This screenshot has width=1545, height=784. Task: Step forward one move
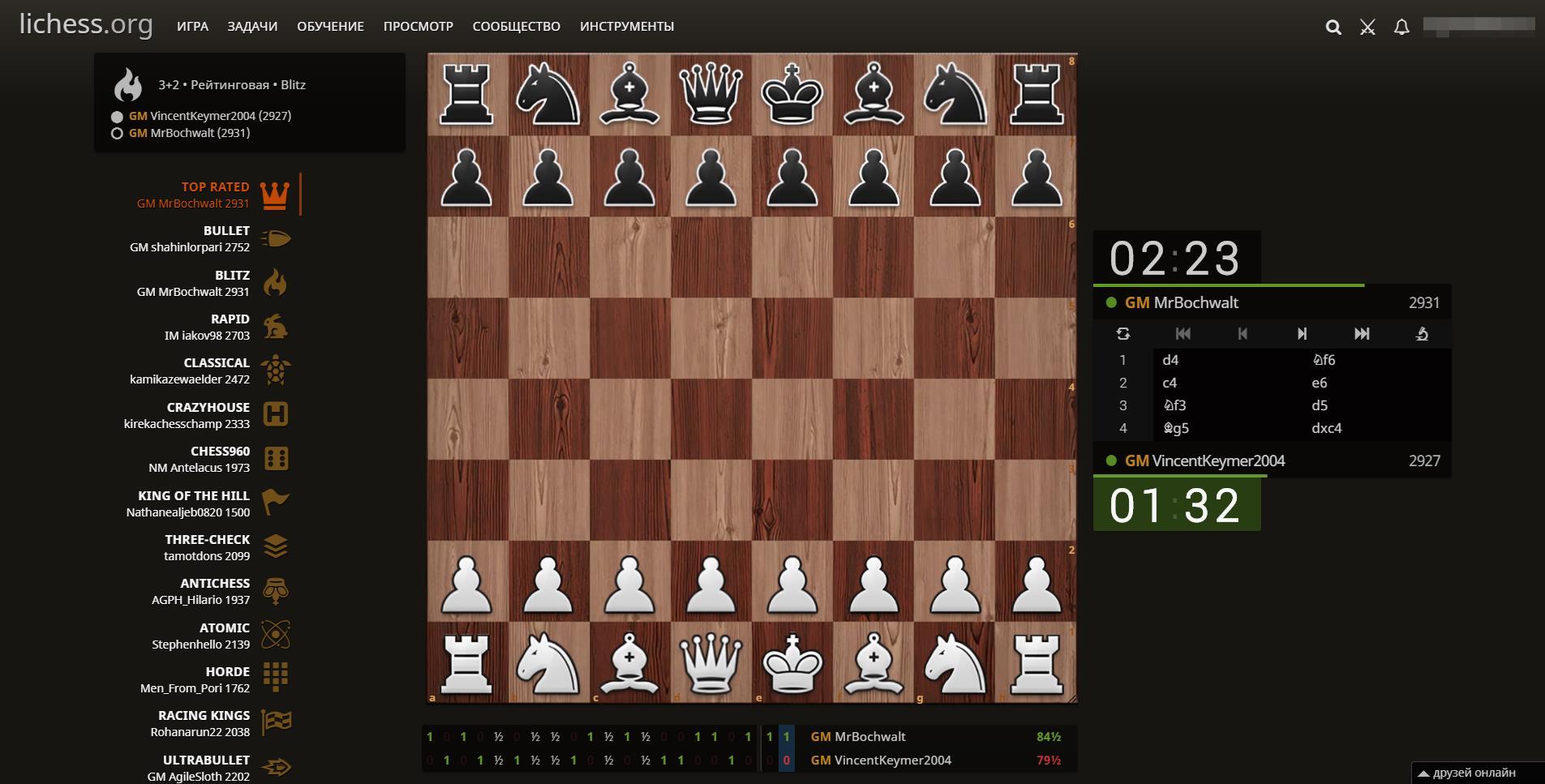click(1302, 333)
